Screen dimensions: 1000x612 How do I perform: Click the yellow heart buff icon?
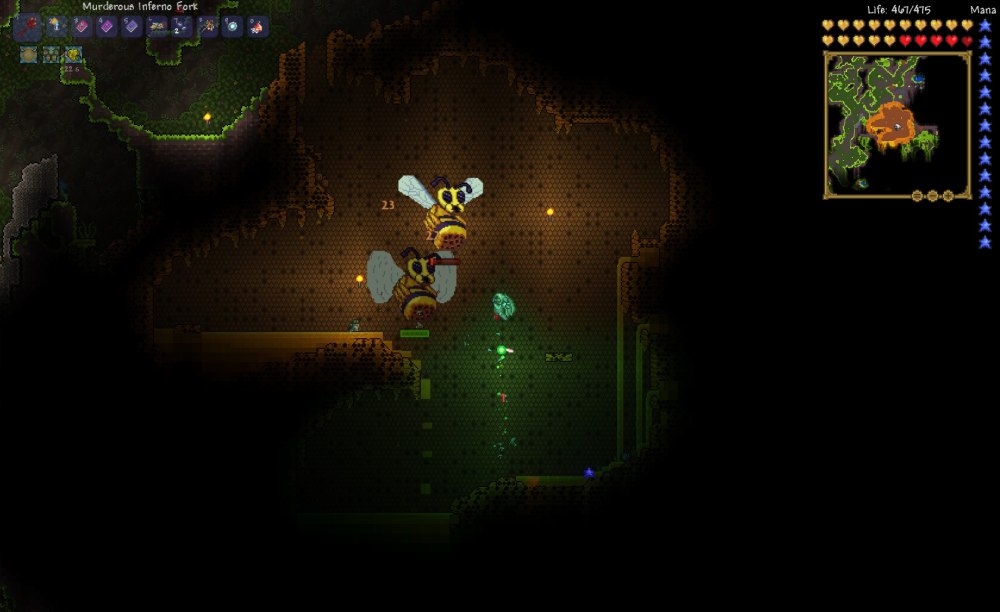72,54
